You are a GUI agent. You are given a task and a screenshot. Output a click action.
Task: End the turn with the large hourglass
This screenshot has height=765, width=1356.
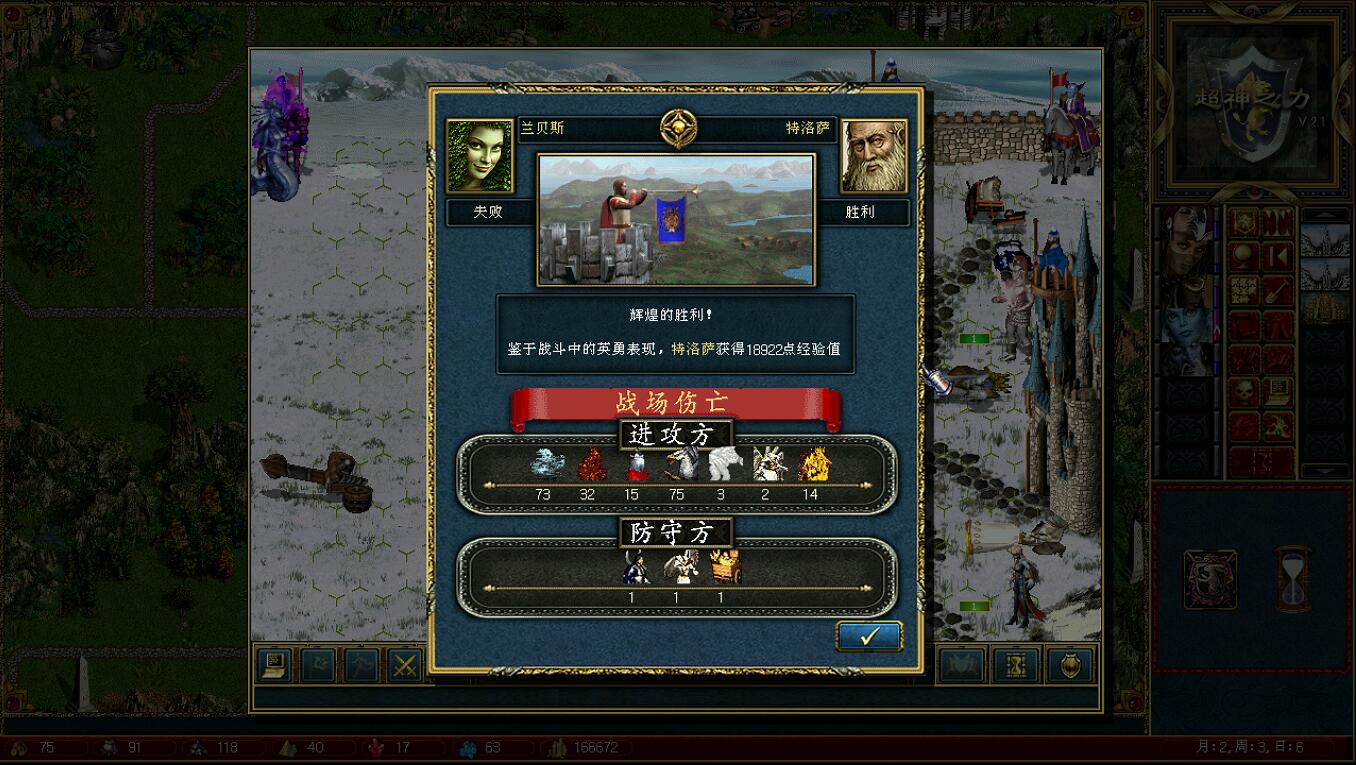click(x=1292, y=578)
